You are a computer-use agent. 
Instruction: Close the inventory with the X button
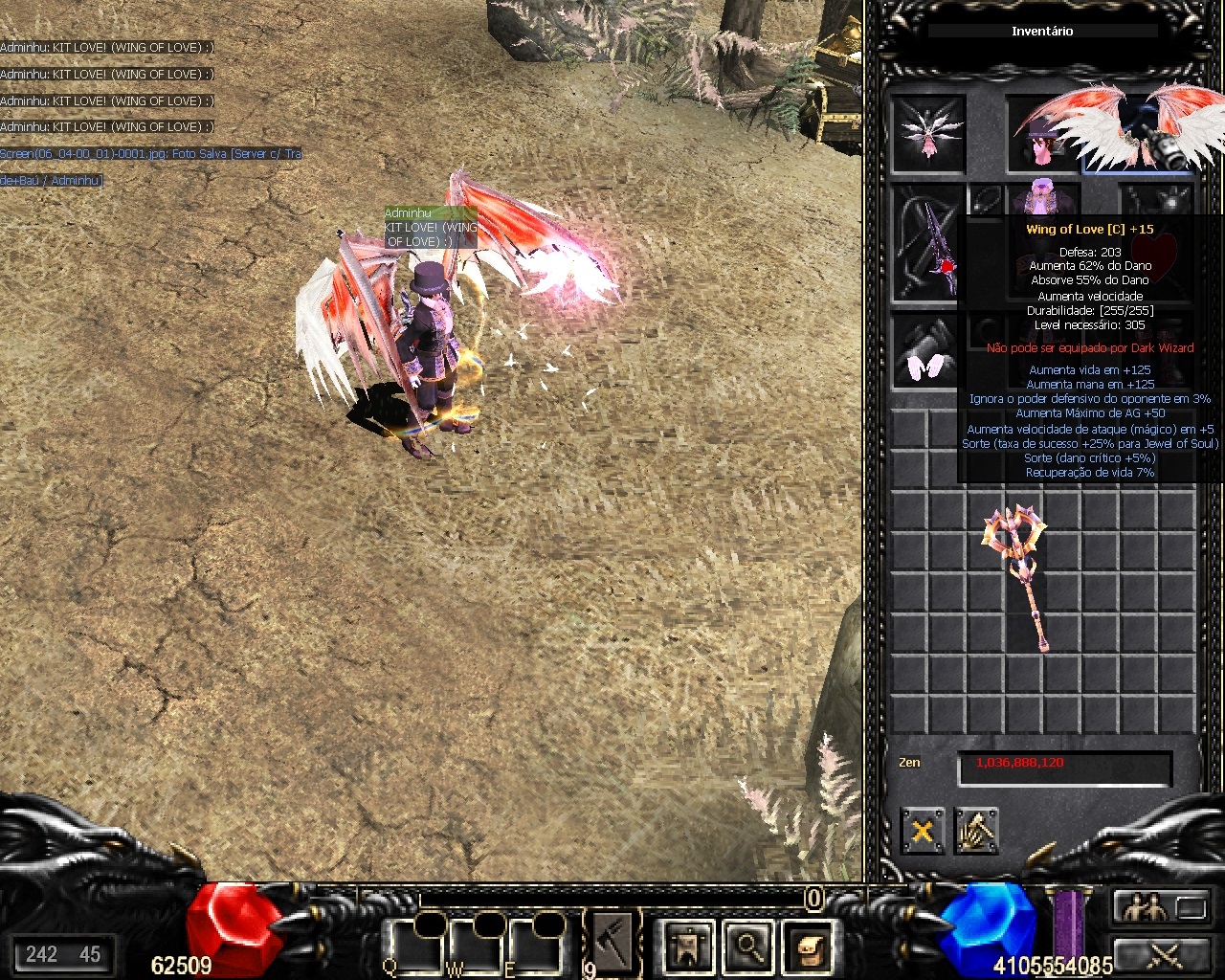pyautogui.click(x=922, y=831)
